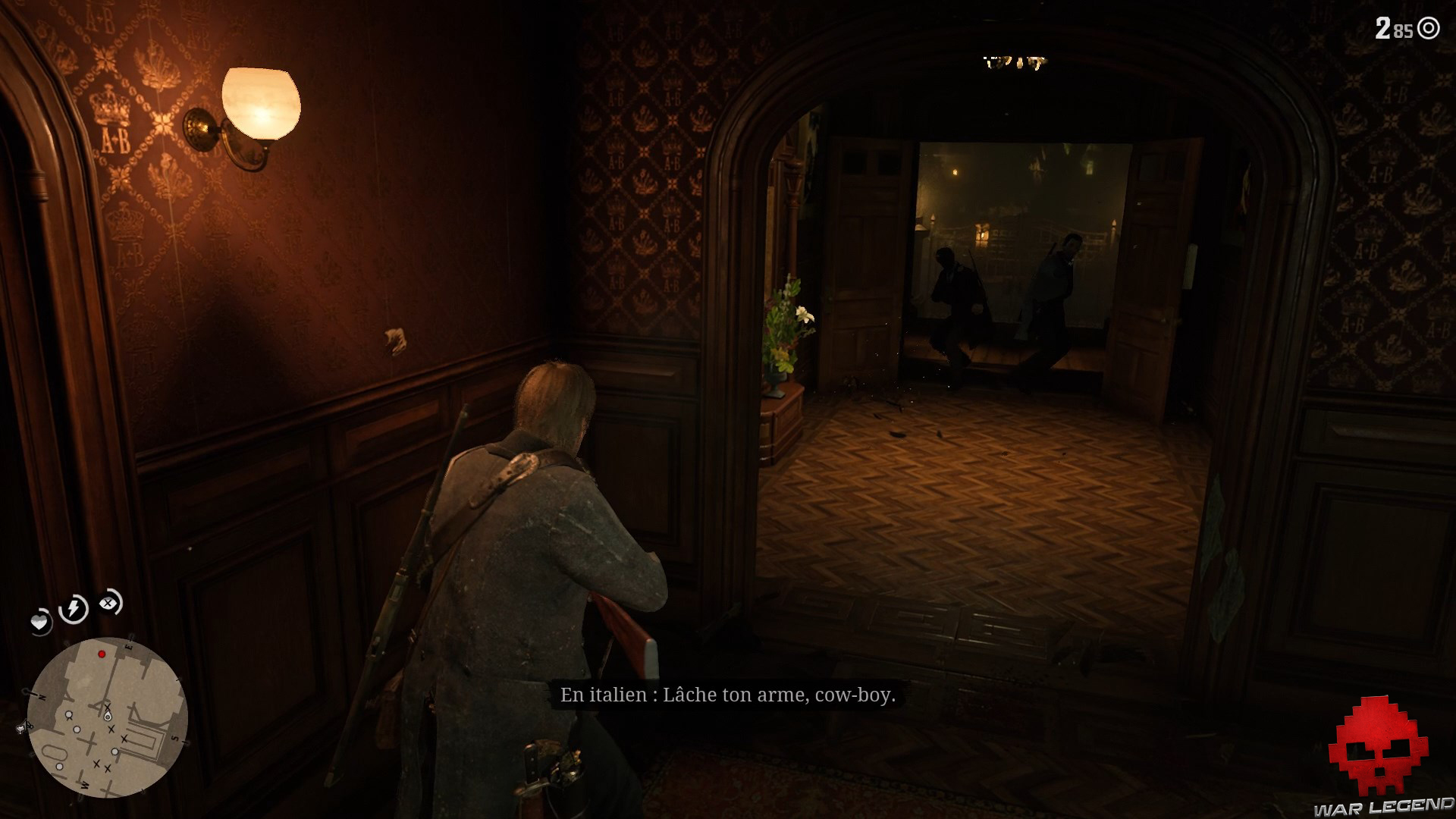Select the health heart icon on the HUD
Screen dimensions: 1456x819
[40, 621]
